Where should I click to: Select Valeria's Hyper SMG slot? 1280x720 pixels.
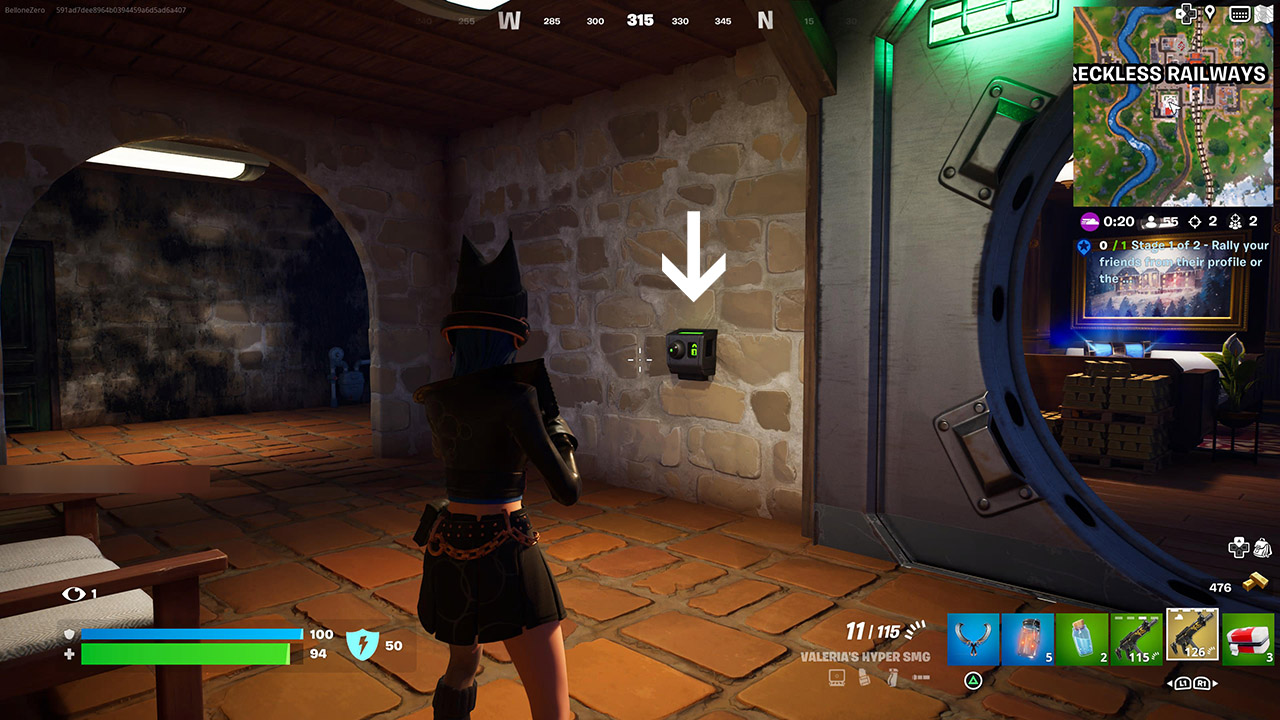1192,636
